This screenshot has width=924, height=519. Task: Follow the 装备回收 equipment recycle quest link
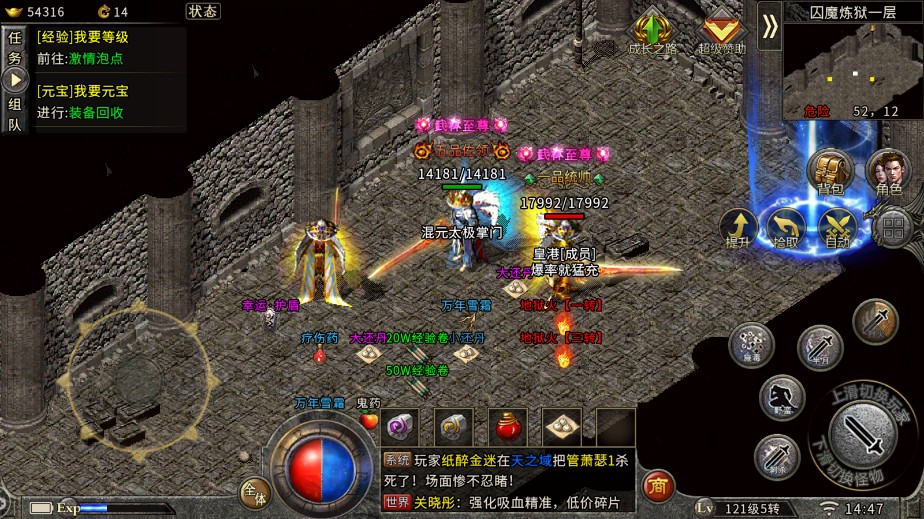(x=95, y=113)
